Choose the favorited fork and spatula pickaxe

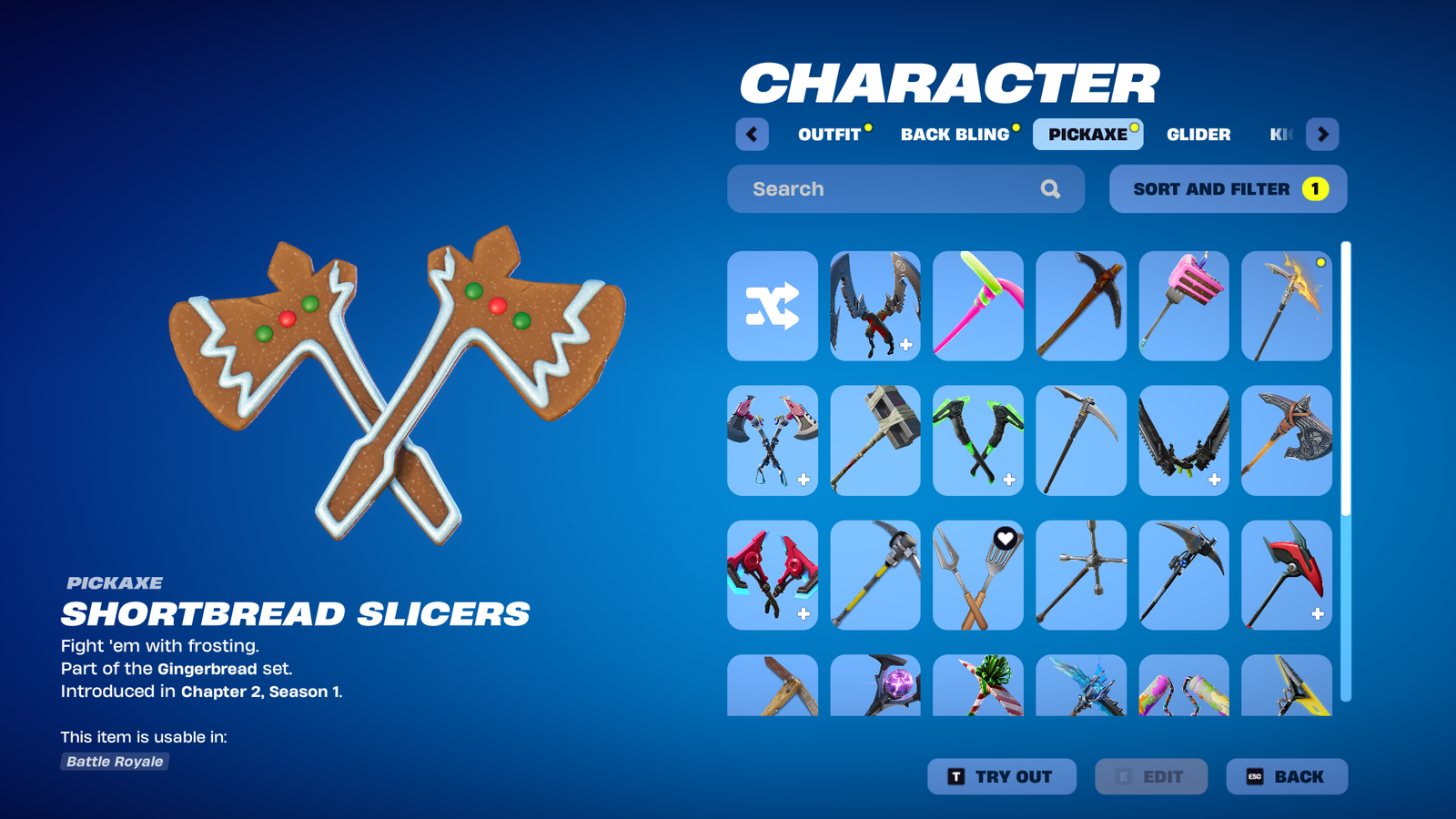pyautogui.click(x=978, y=575)
